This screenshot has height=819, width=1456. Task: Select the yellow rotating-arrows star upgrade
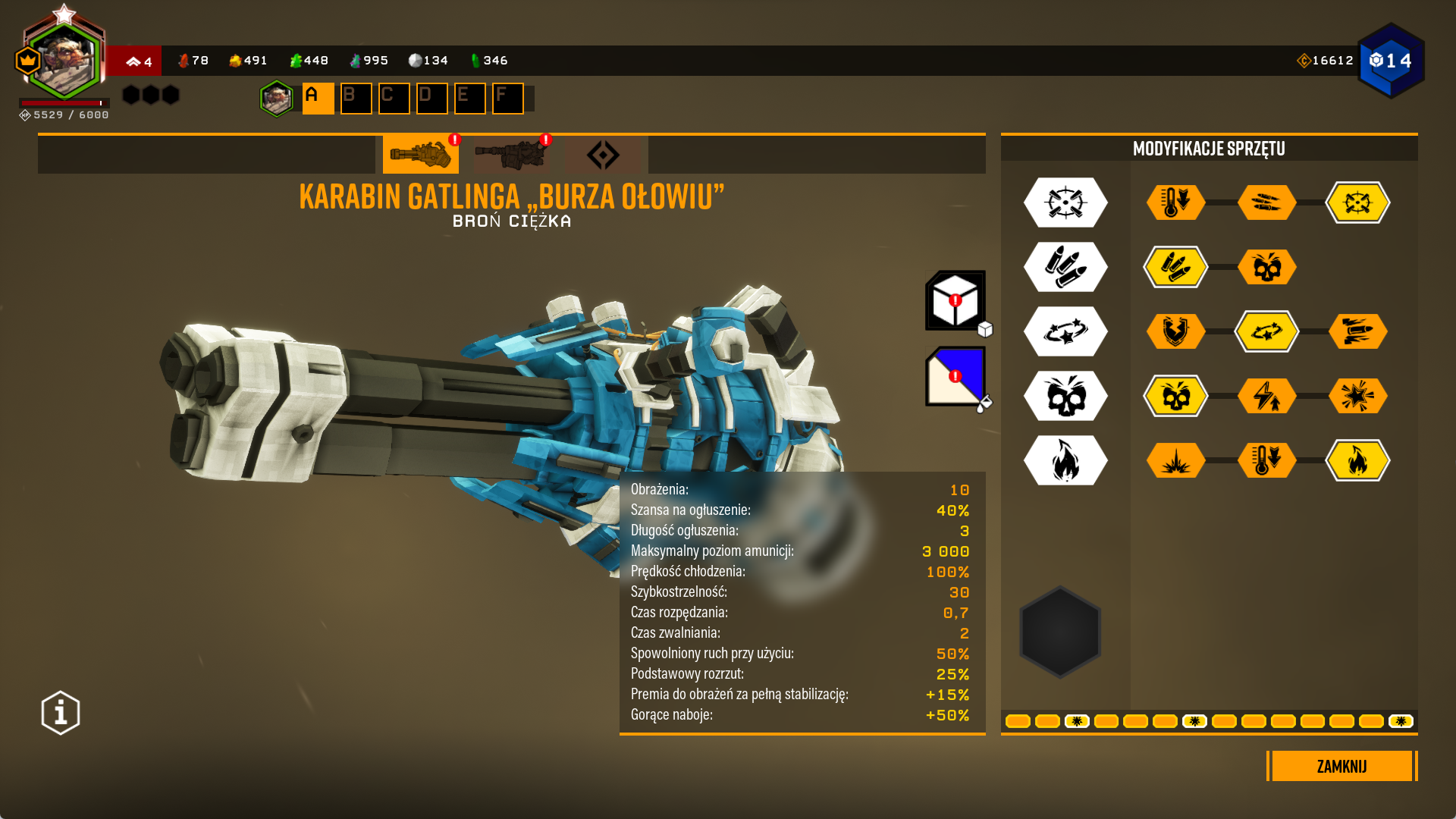coord(1266,331)
